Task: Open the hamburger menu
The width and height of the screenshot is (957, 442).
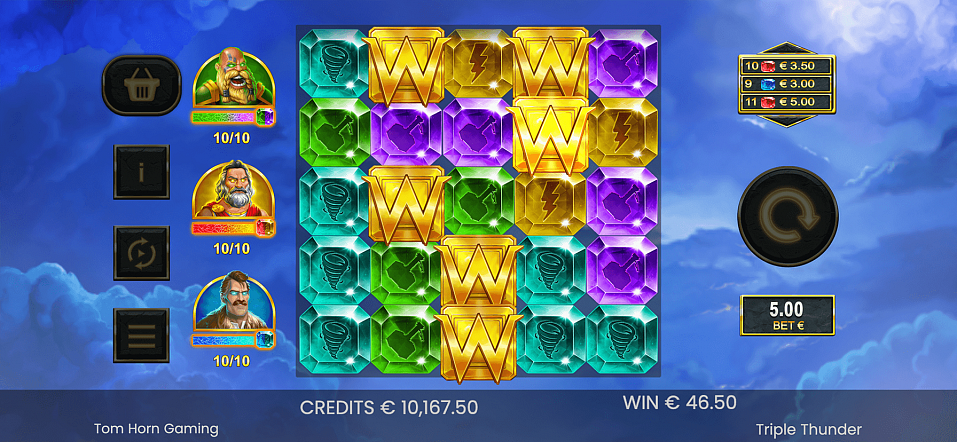Action: click(141, 335)
